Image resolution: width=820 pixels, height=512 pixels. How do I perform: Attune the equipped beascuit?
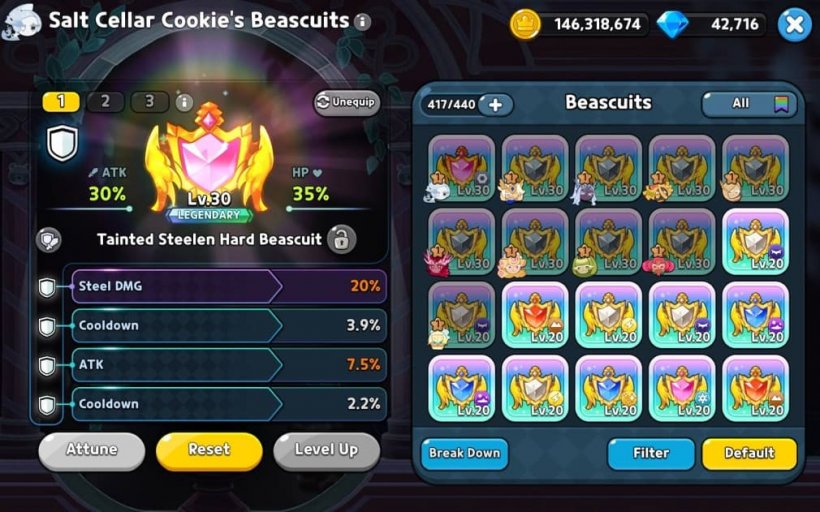(x=91, y=450)
